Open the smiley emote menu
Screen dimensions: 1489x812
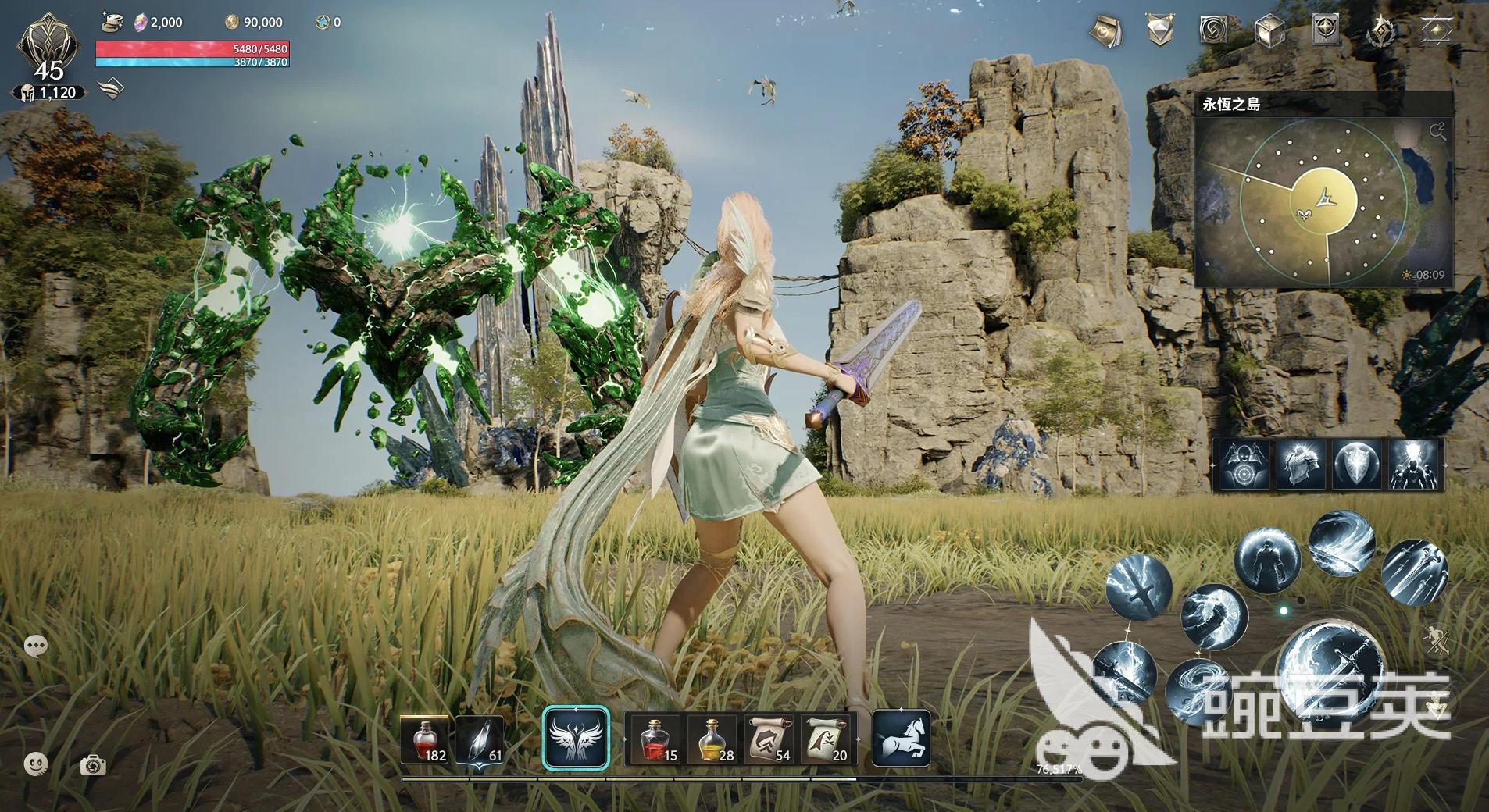36,764
